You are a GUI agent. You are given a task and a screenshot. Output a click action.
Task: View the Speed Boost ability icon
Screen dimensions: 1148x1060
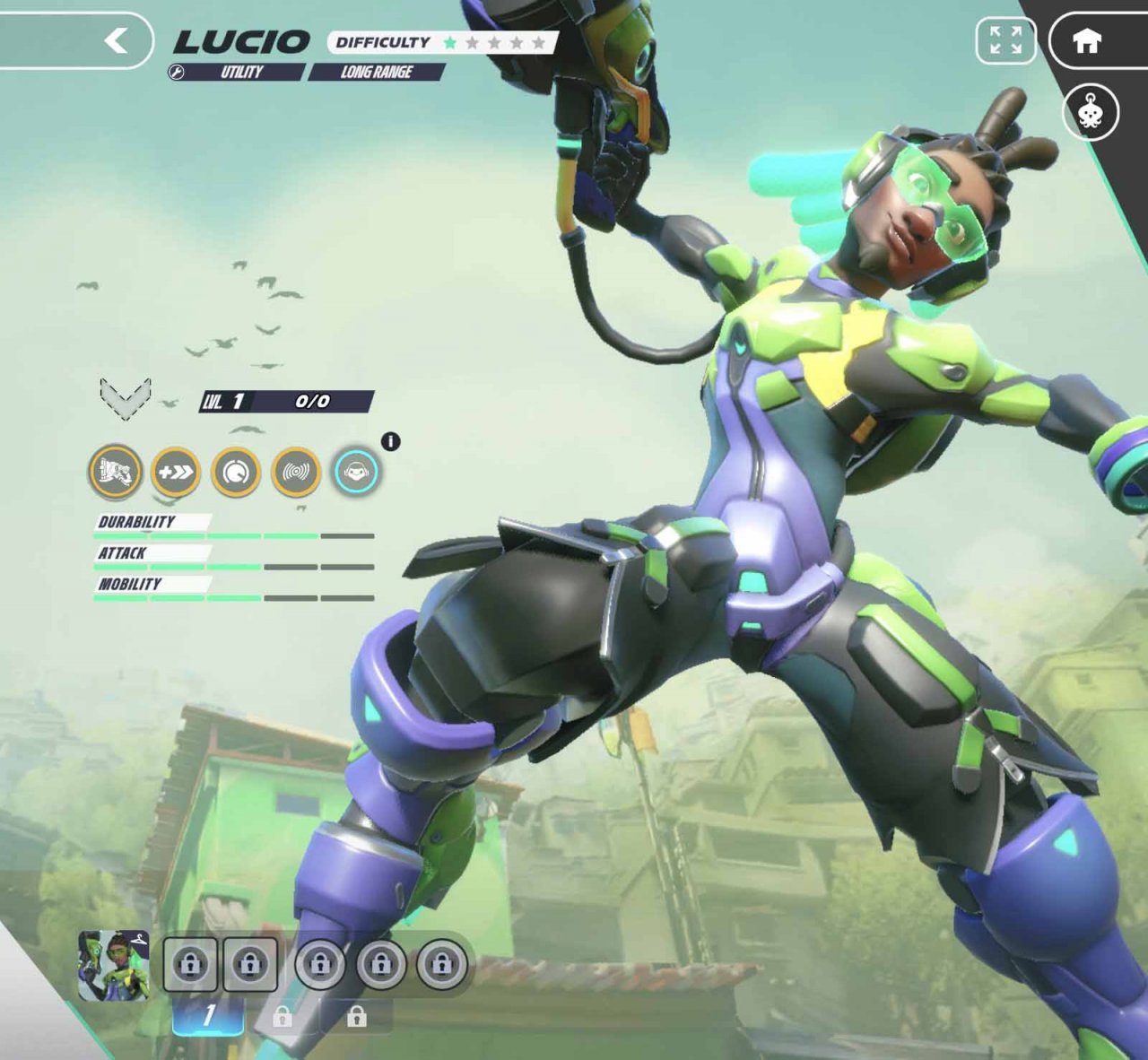175,474
